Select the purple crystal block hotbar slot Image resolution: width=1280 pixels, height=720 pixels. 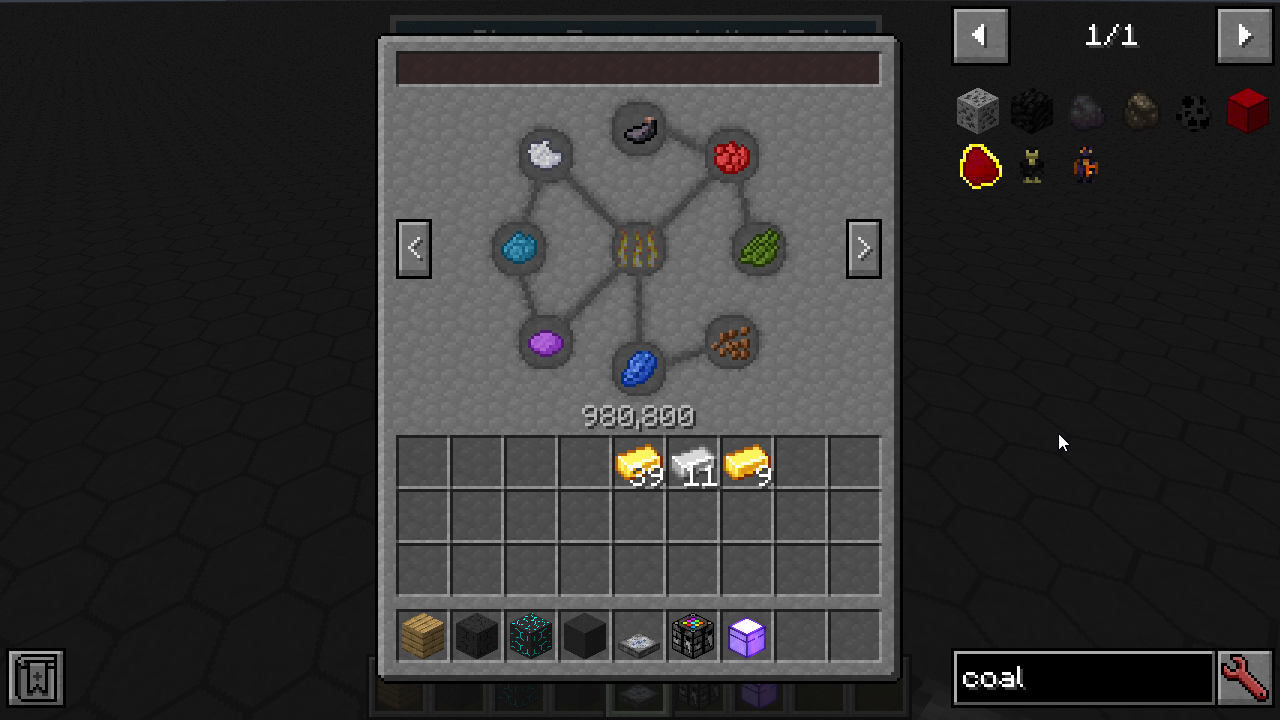(747, 636)
